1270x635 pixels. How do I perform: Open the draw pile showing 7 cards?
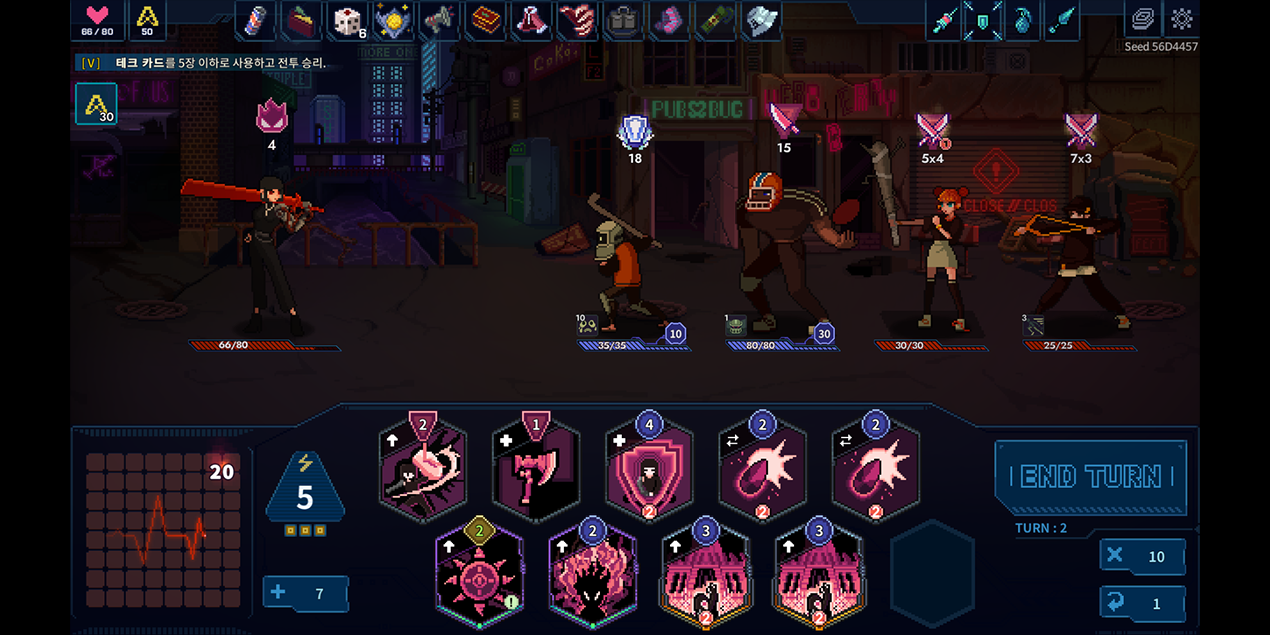[305, 594]
